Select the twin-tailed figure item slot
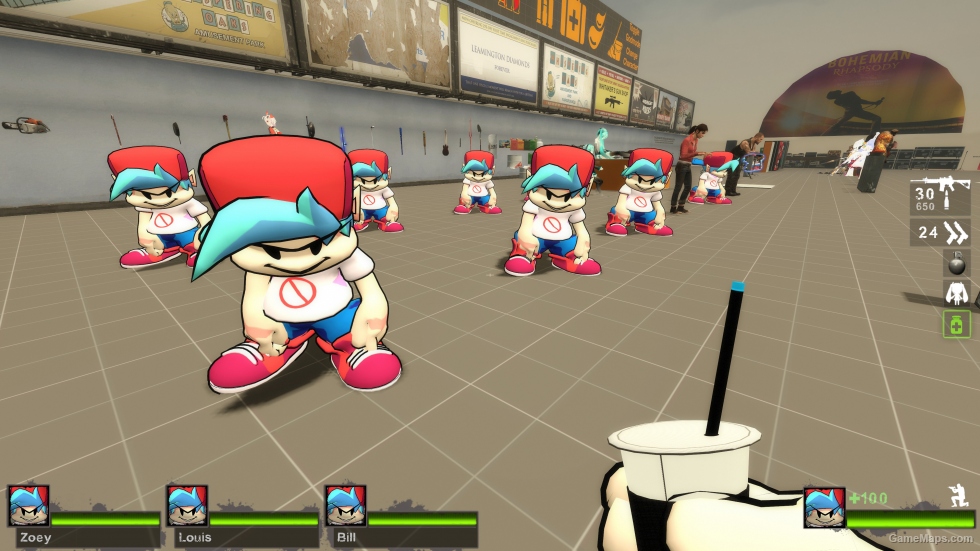 pyautogui.click(x=956, y=293)
